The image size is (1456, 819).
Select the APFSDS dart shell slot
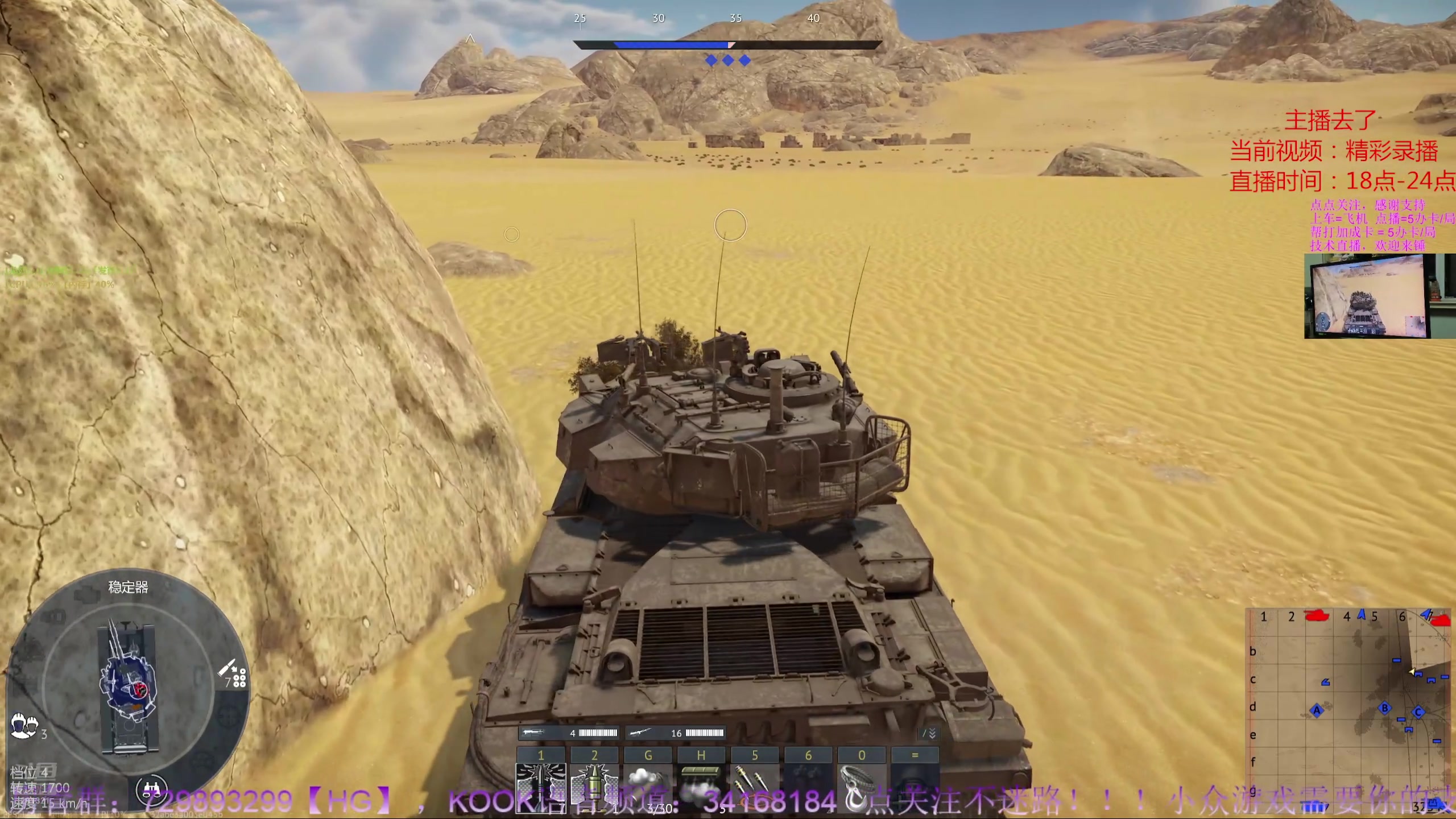click(x=540, y=788)
